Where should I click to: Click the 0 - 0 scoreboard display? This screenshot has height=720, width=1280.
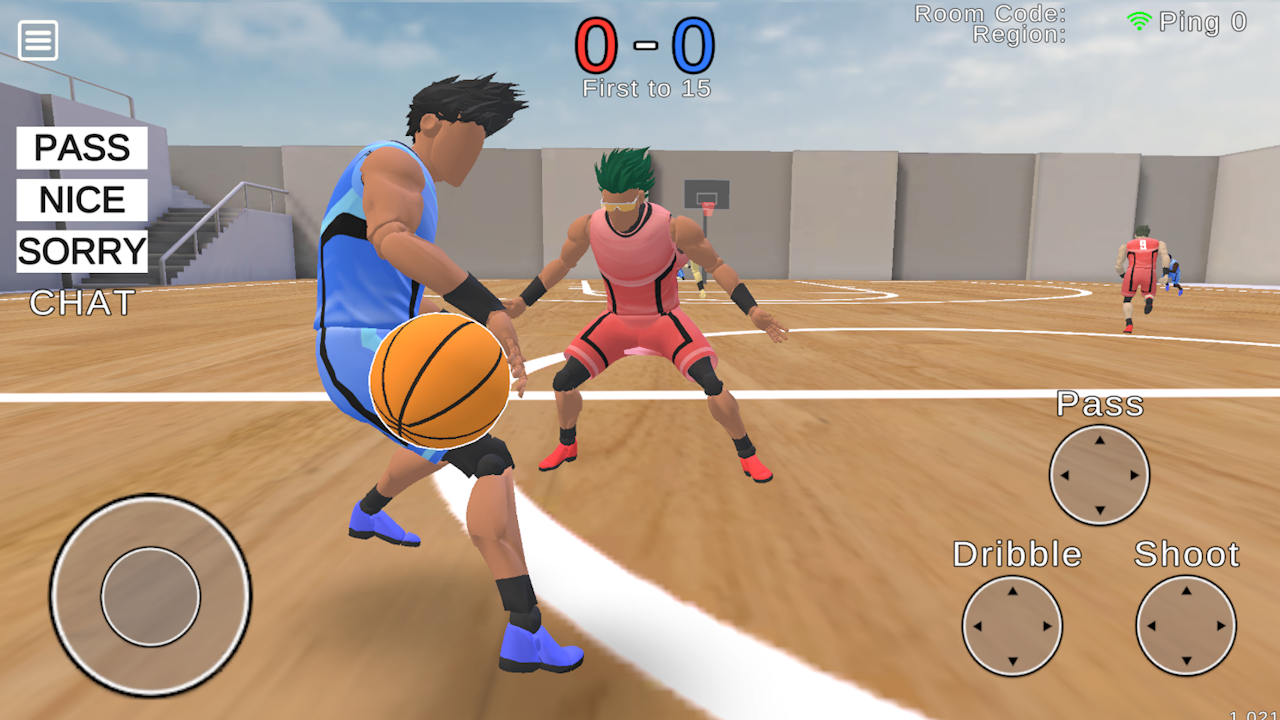[647, 44]
